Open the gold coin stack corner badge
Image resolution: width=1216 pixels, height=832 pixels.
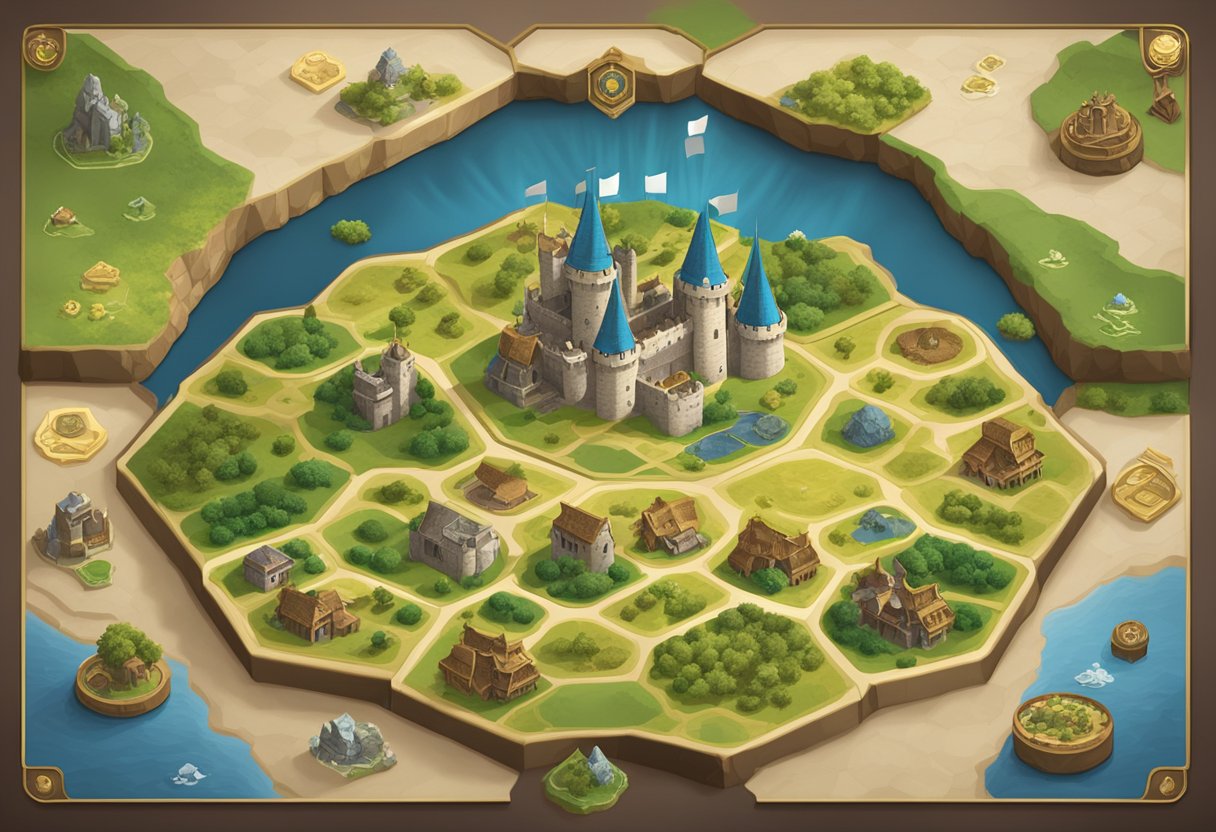click(1164, 49)
